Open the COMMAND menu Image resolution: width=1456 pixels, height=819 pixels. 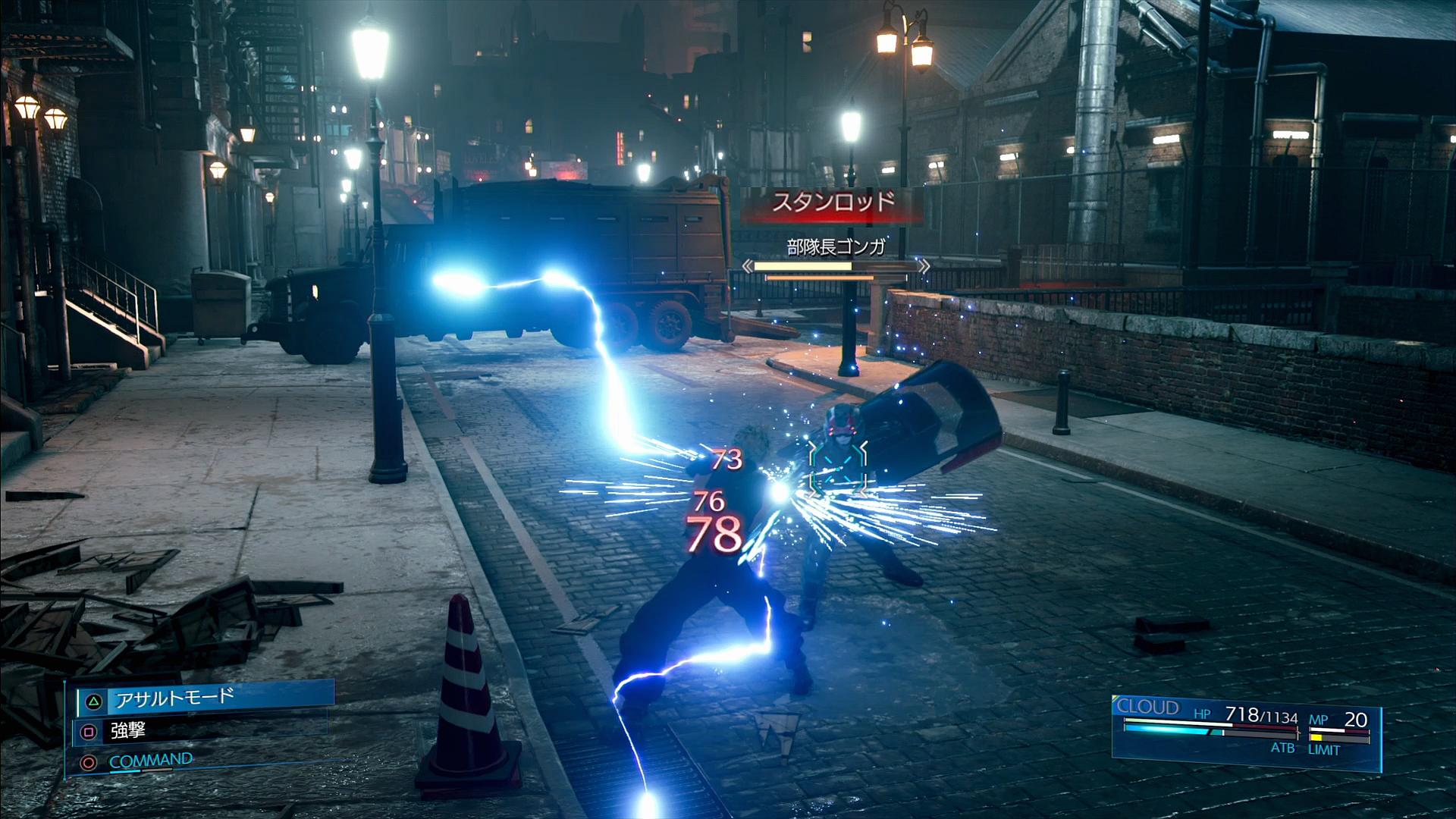tap(150, 761)
